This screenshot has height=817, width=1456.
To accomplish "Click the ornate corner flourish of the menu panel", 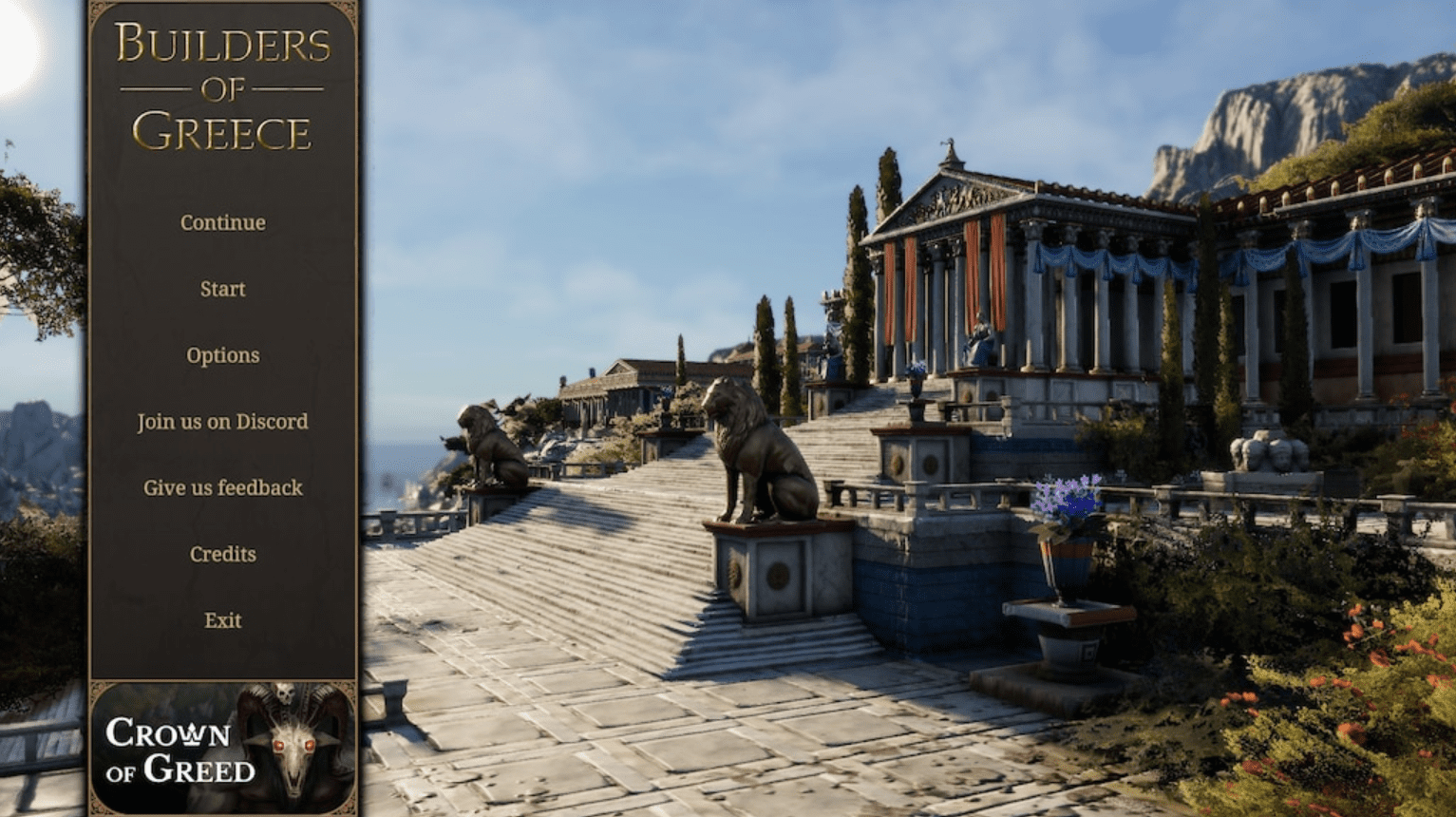I will [97, 9].
